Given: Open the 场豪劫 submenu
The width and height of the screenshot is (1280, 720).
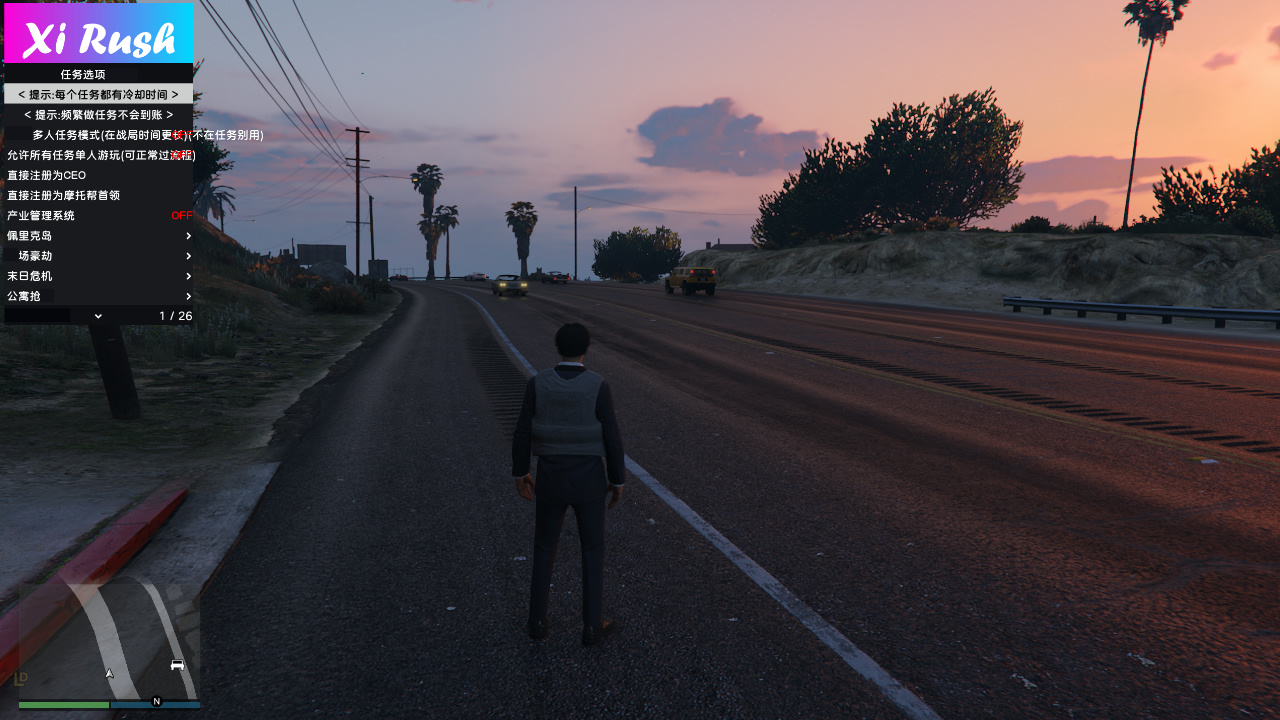Looking at the screenshot, I should (x=98, y=256).
